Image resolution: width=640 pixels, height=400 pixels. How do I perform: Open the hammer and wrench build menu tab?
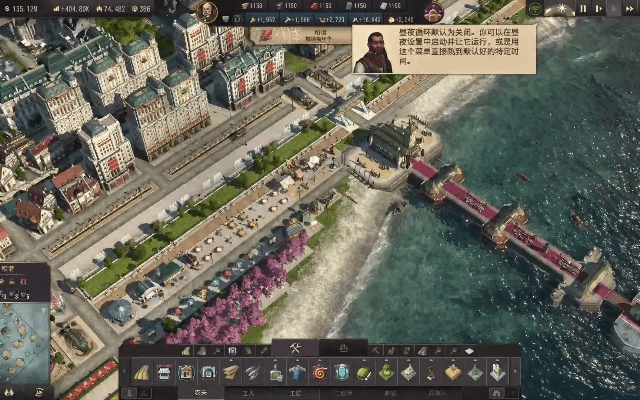coord(296,348)
